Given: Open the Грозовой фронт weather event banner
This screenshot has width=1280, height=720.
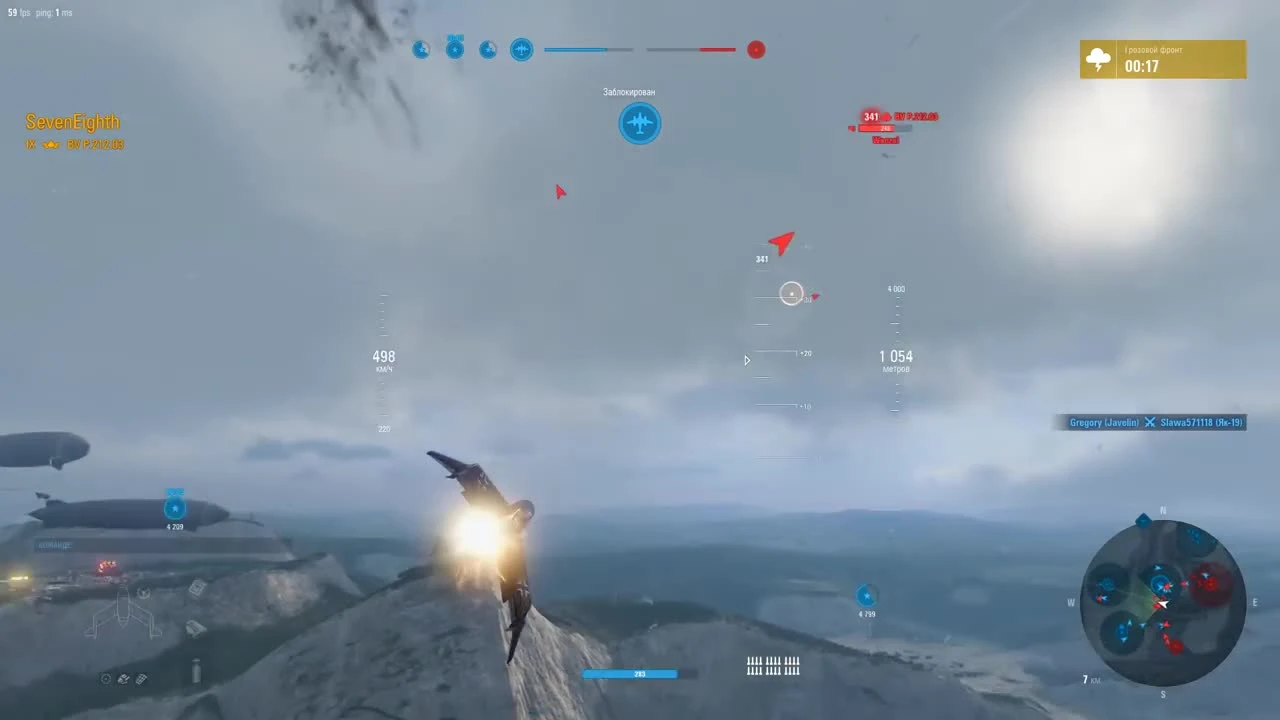Looking at the screenshot, I should coord(1163,59).
